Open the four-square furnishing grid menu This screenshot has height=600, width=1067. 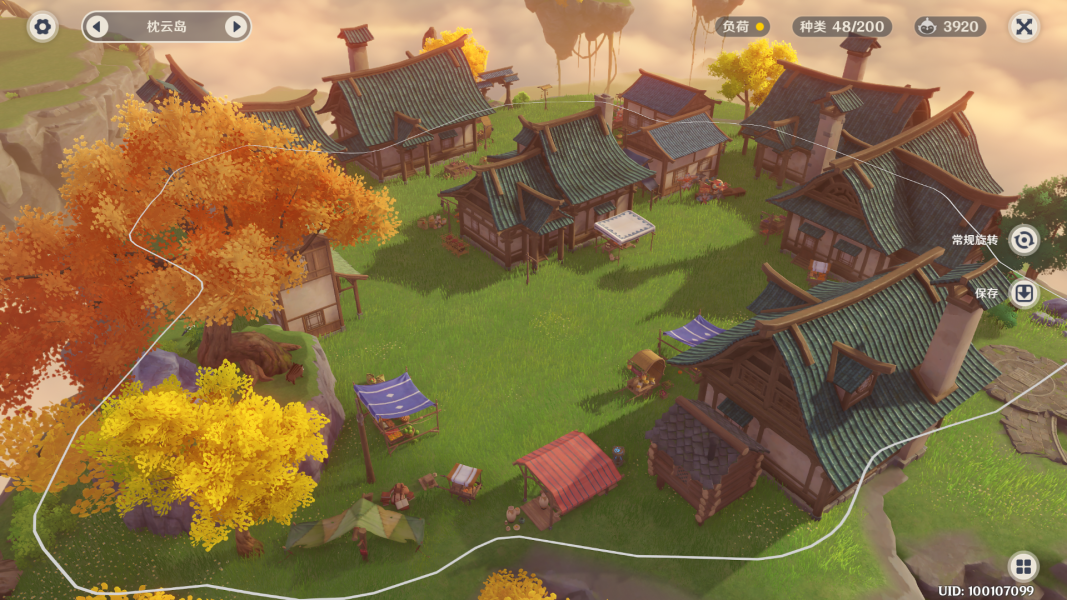[1023, 566]
